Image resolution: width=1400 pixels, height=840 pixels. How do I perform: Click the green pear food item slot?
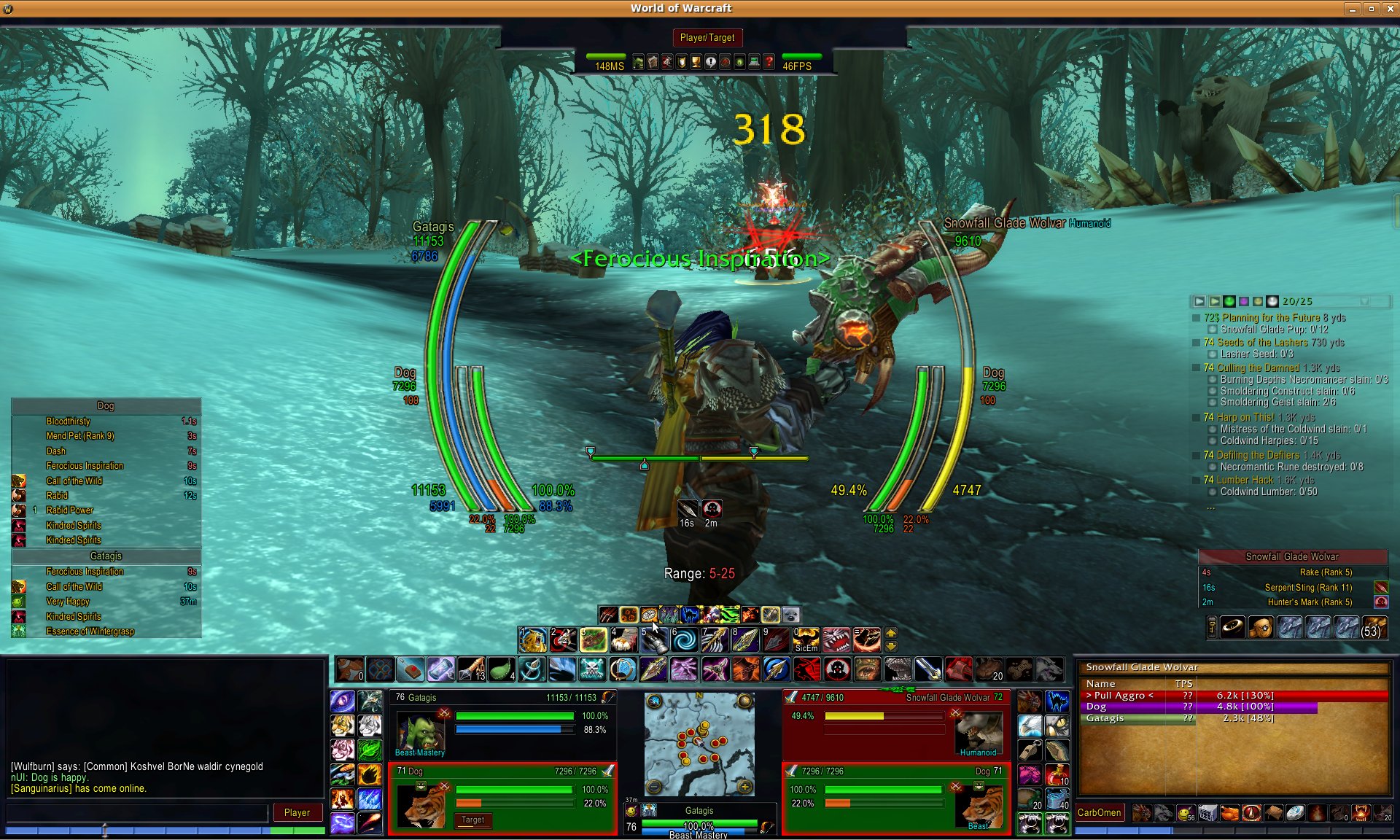(501, 669)
